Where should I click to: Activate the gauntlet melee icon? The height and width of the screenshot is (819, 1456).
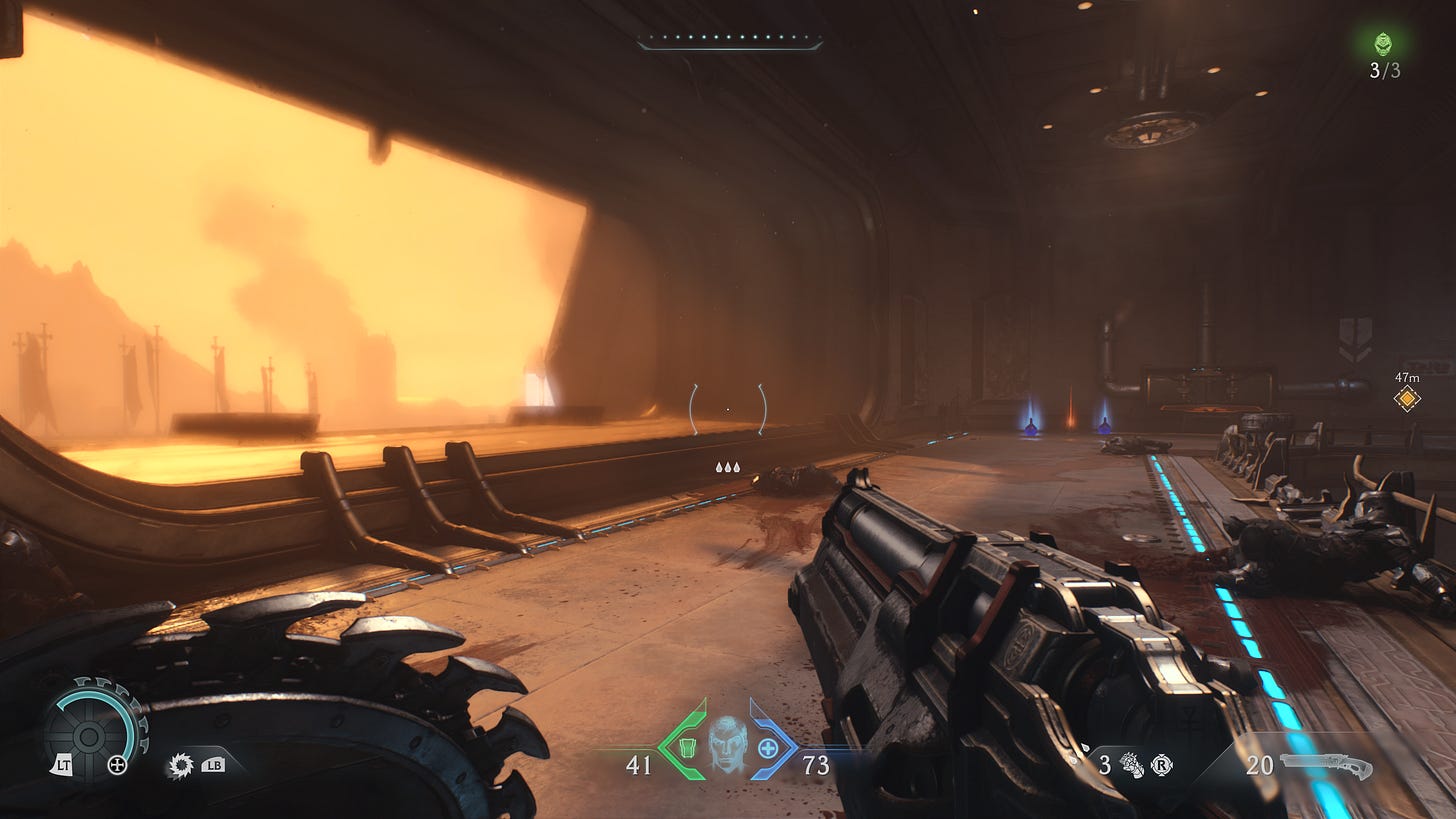(1131, 765)
